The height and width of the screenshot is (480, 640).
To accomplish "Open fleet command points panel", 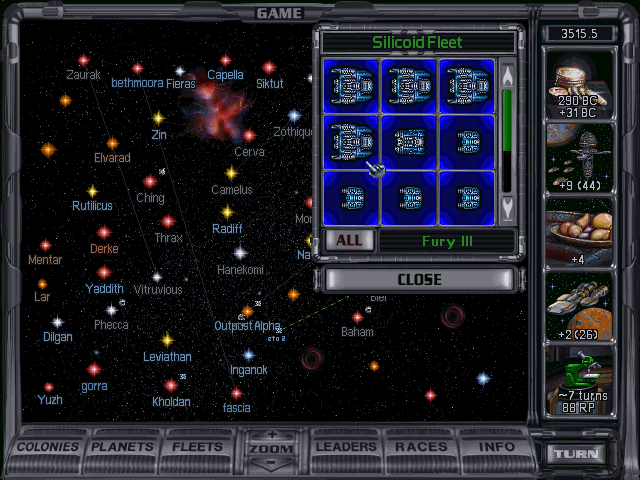I will (x=579, y=158).
